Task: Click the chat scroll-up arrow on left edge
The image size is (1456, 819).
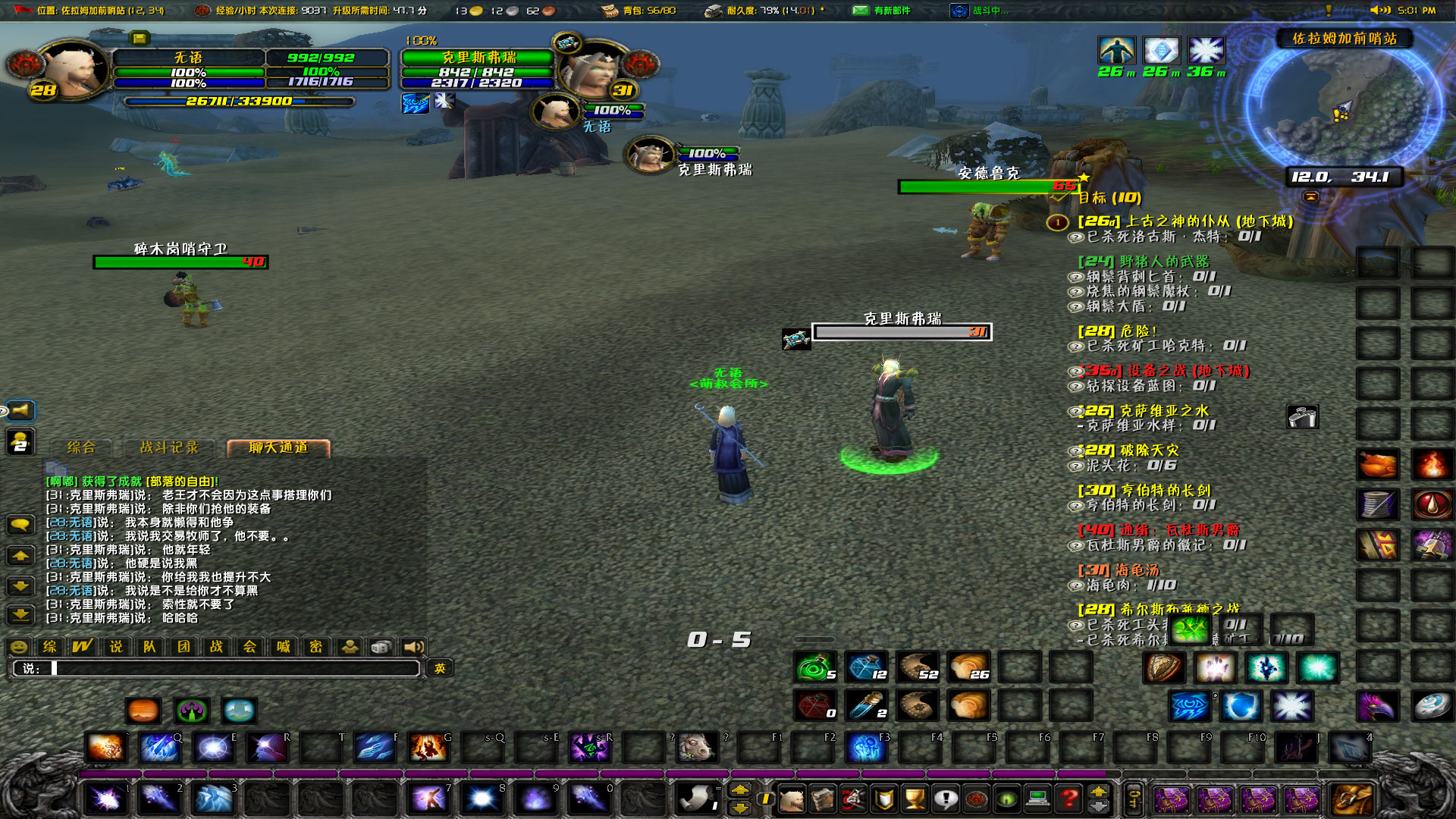Action: pyautogui.click(x=20, y=556)
